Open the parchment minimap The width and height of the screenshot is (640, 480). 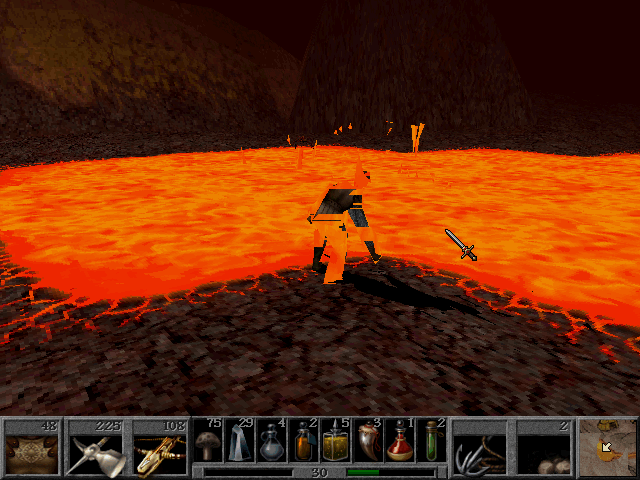608,448
